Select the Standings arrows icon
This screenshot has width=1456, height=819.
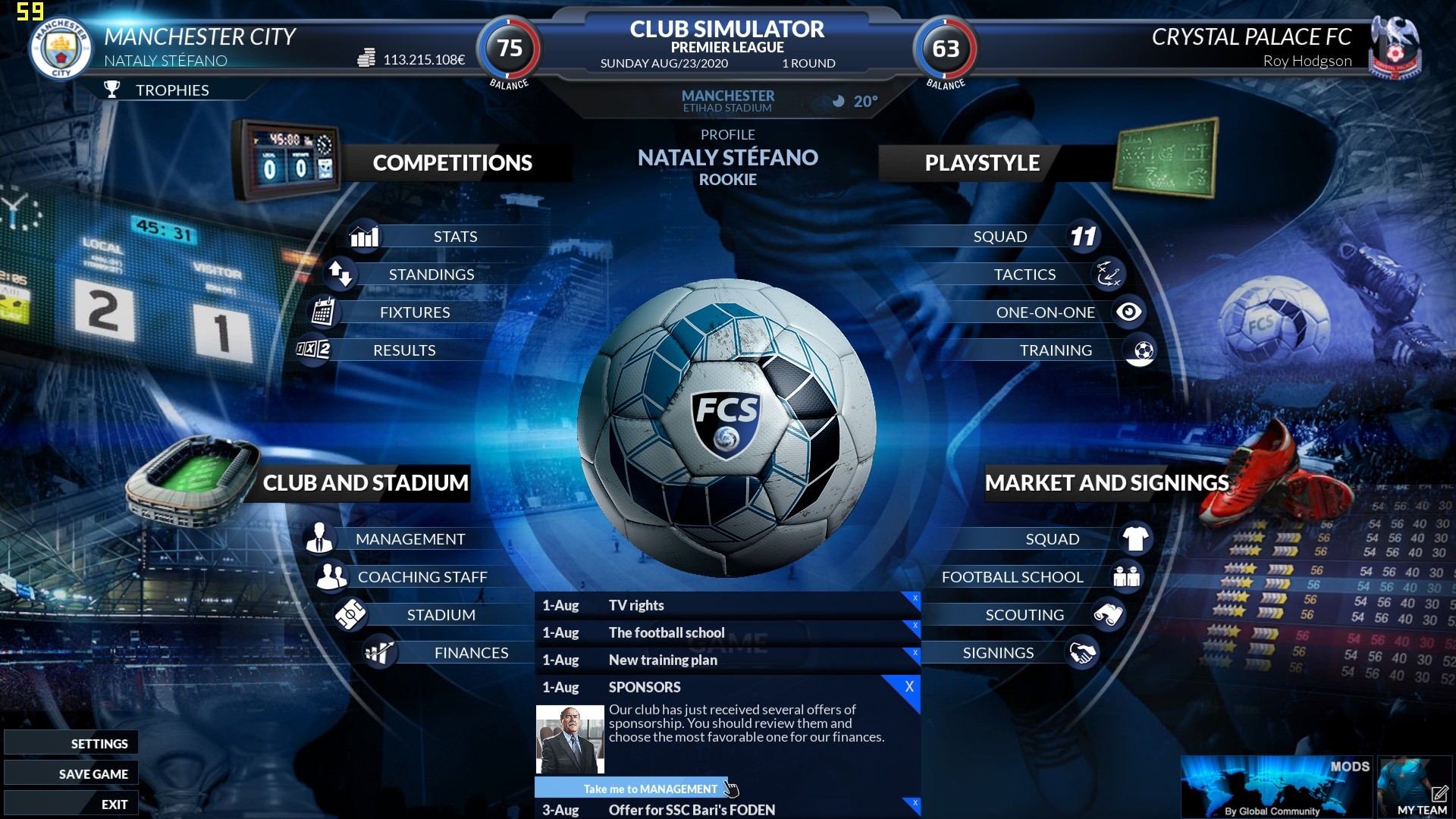click(342, 275)
